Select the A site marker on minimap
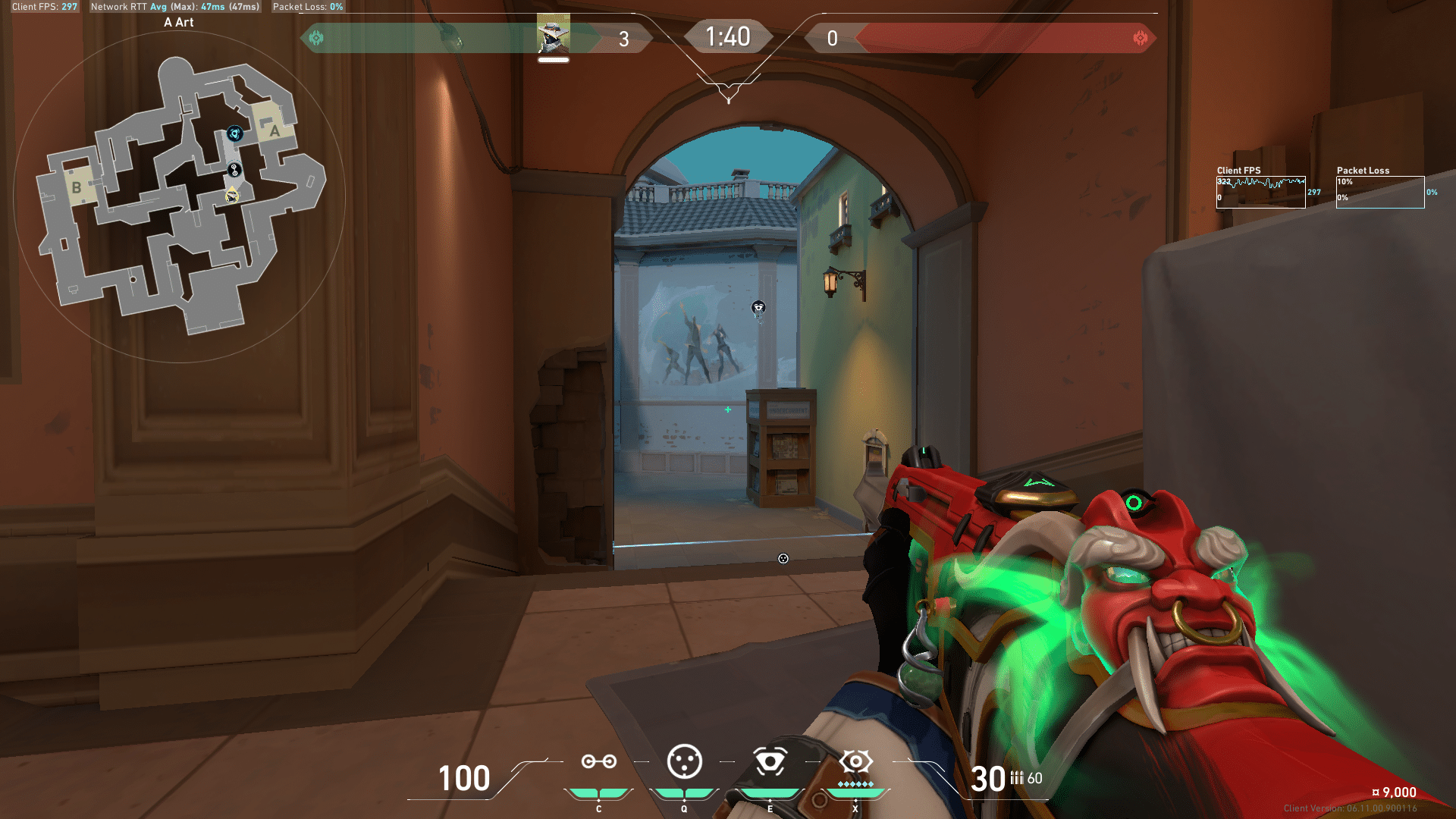The width and height of the screenshot is (1456, 819). 275,130
